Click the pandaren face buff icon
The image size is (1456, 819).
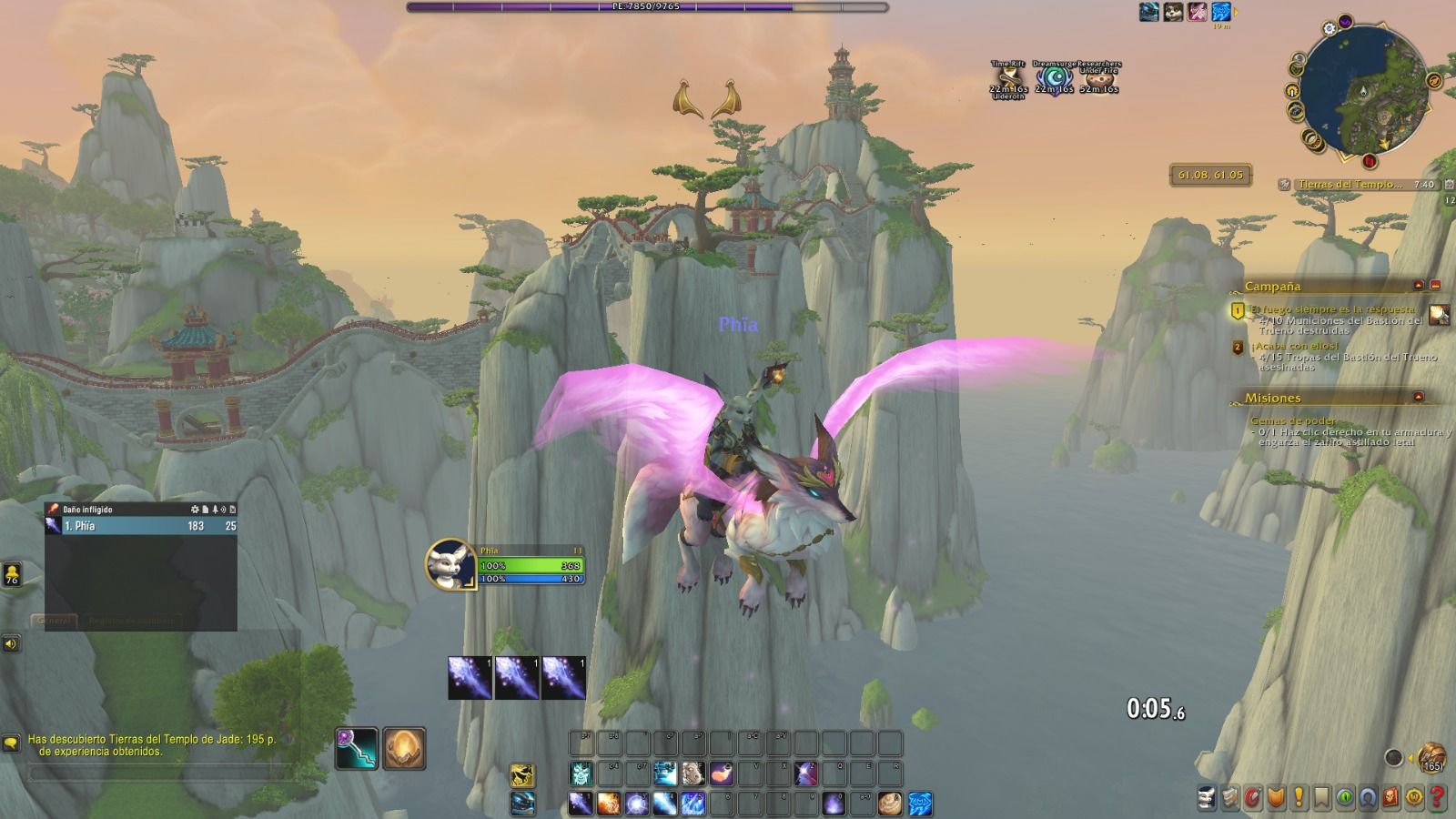pos(1173,12)
